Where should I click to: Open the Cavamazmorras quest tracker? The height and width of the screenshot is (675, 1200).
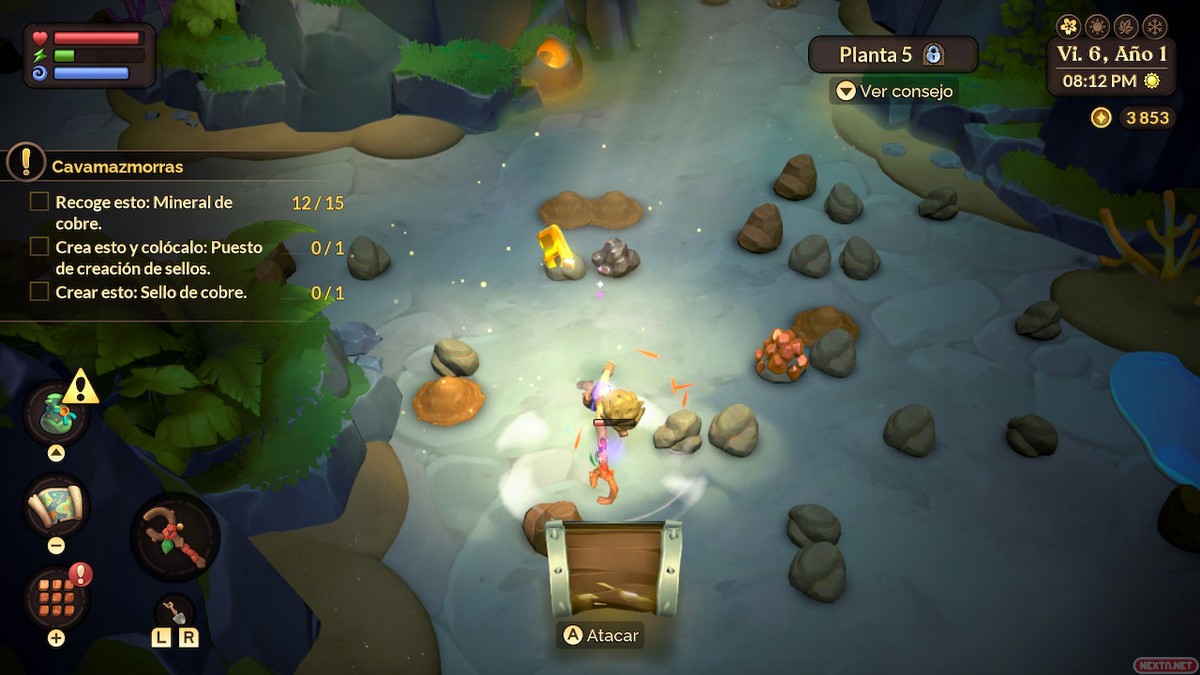pos(117,167)
